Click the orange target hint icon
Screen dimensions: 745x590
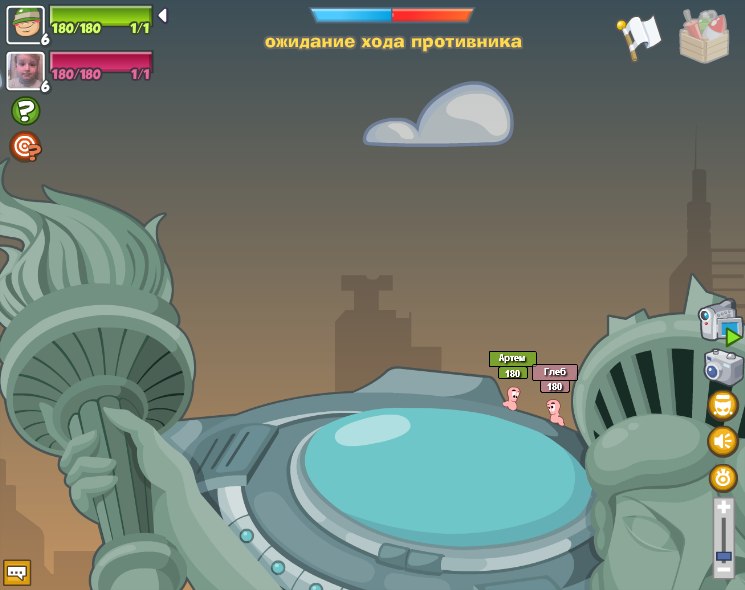tap(25, 147)
